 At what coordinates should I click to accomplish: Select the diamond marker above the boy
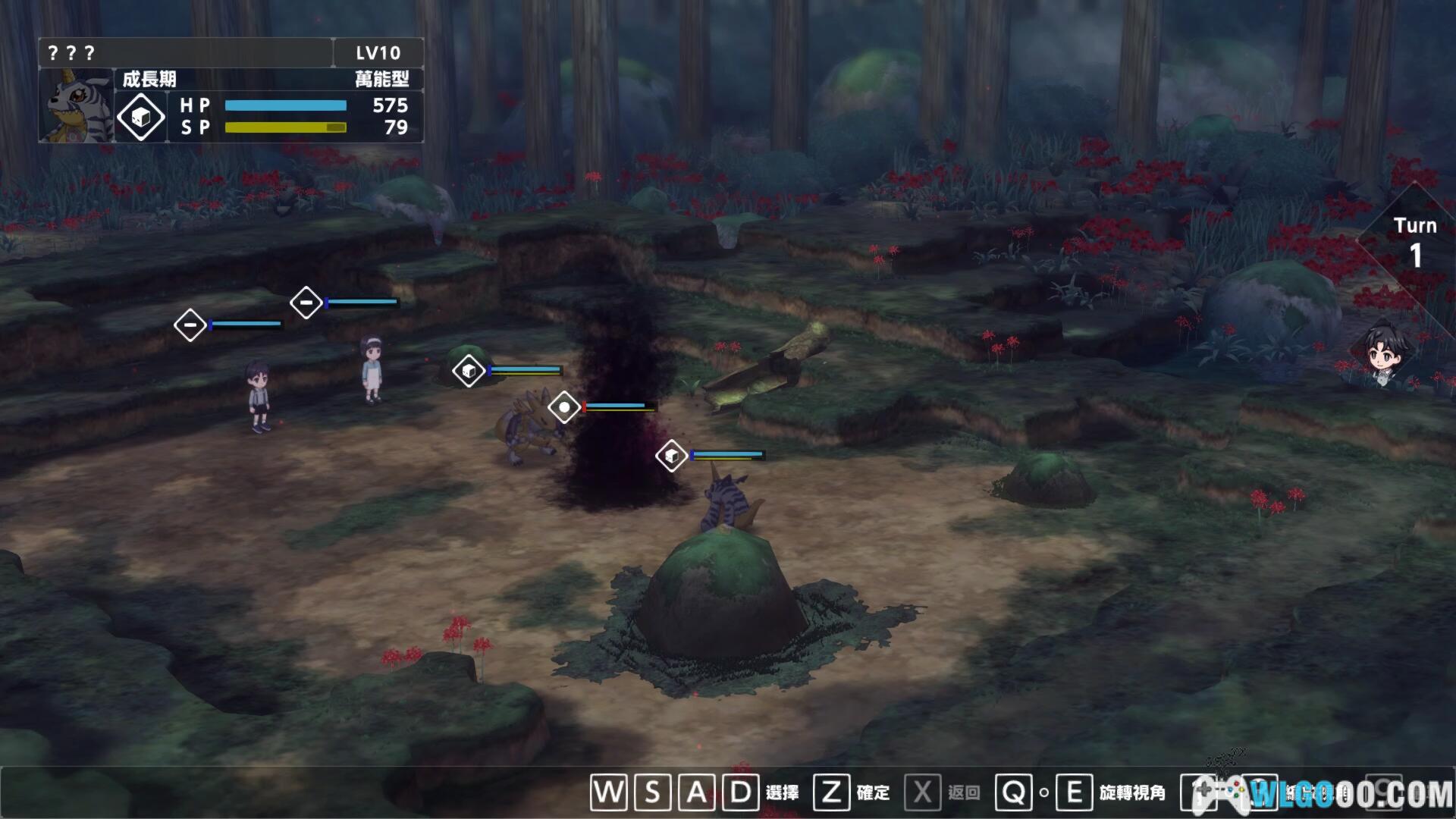[190, 325]
